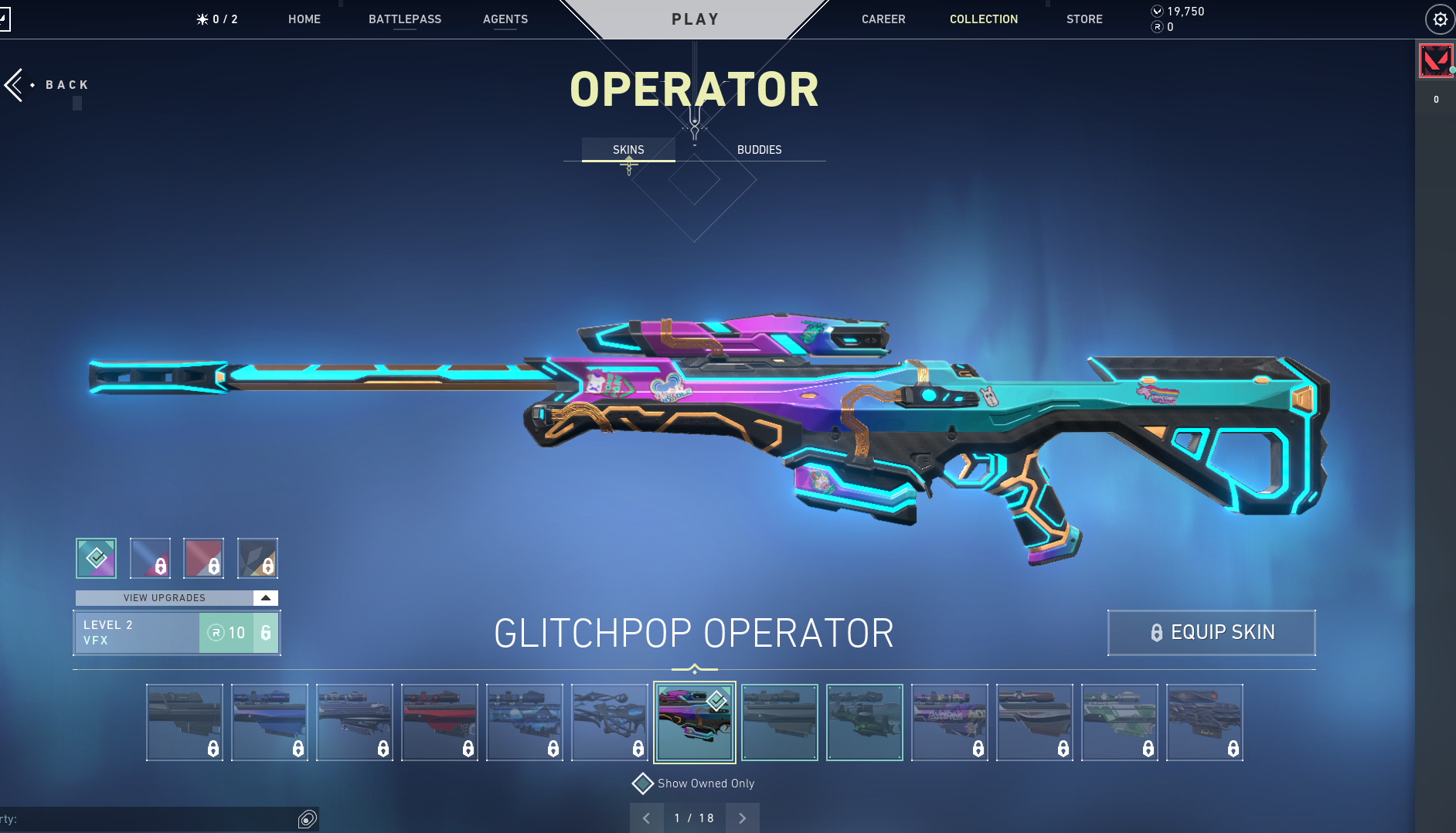Select the Skins tab

628,150
